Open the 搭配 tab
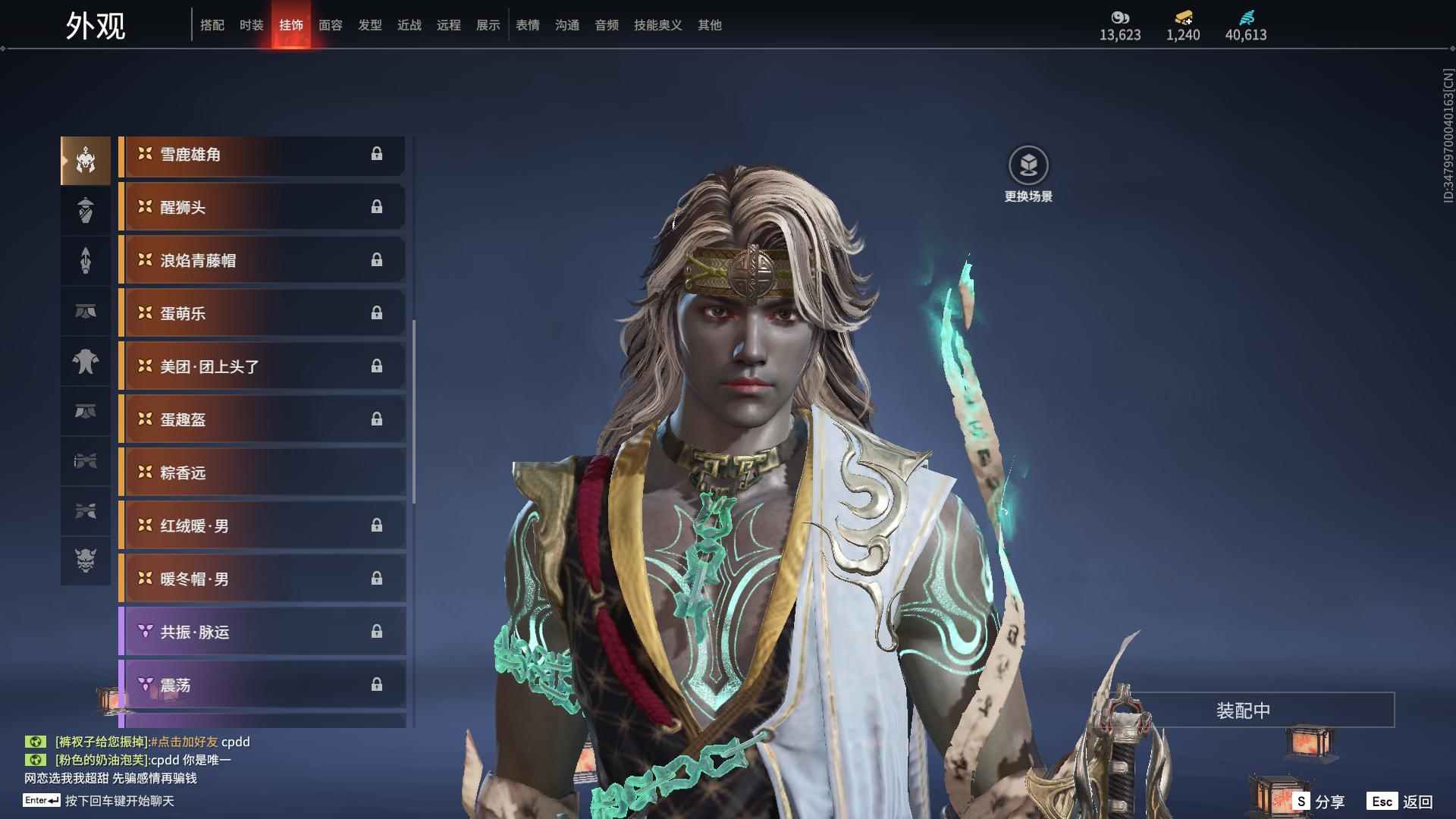 coord(212,25)
